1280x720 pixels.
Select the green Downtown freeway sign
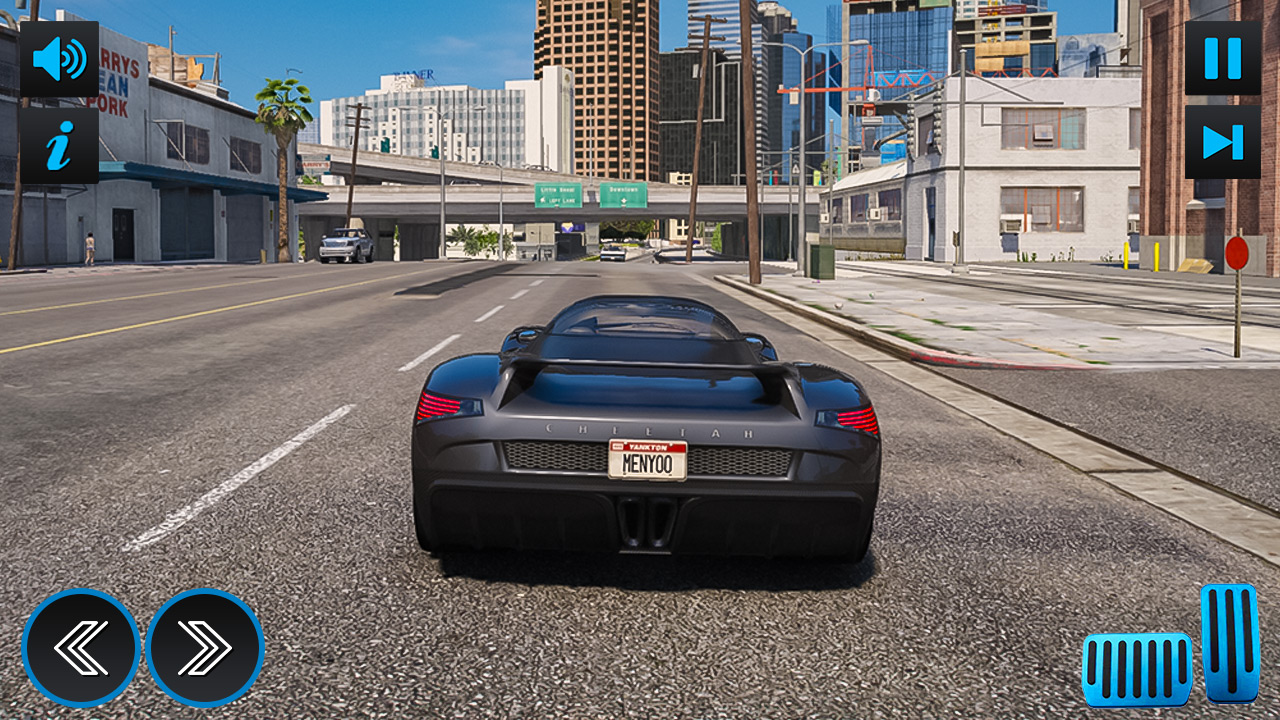coord(624,192)
